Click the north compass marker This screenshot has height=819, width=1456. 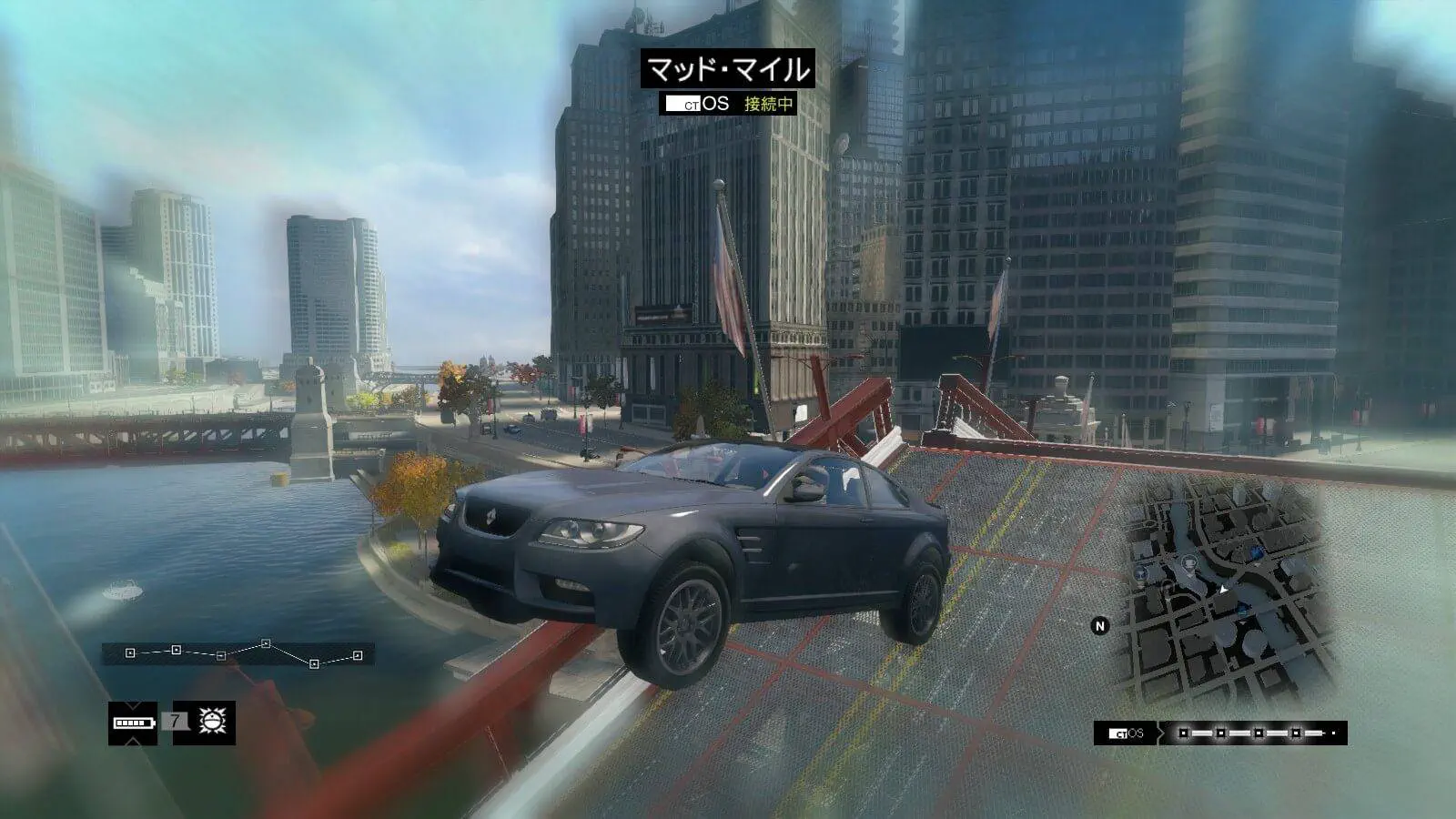[1100, 626]
